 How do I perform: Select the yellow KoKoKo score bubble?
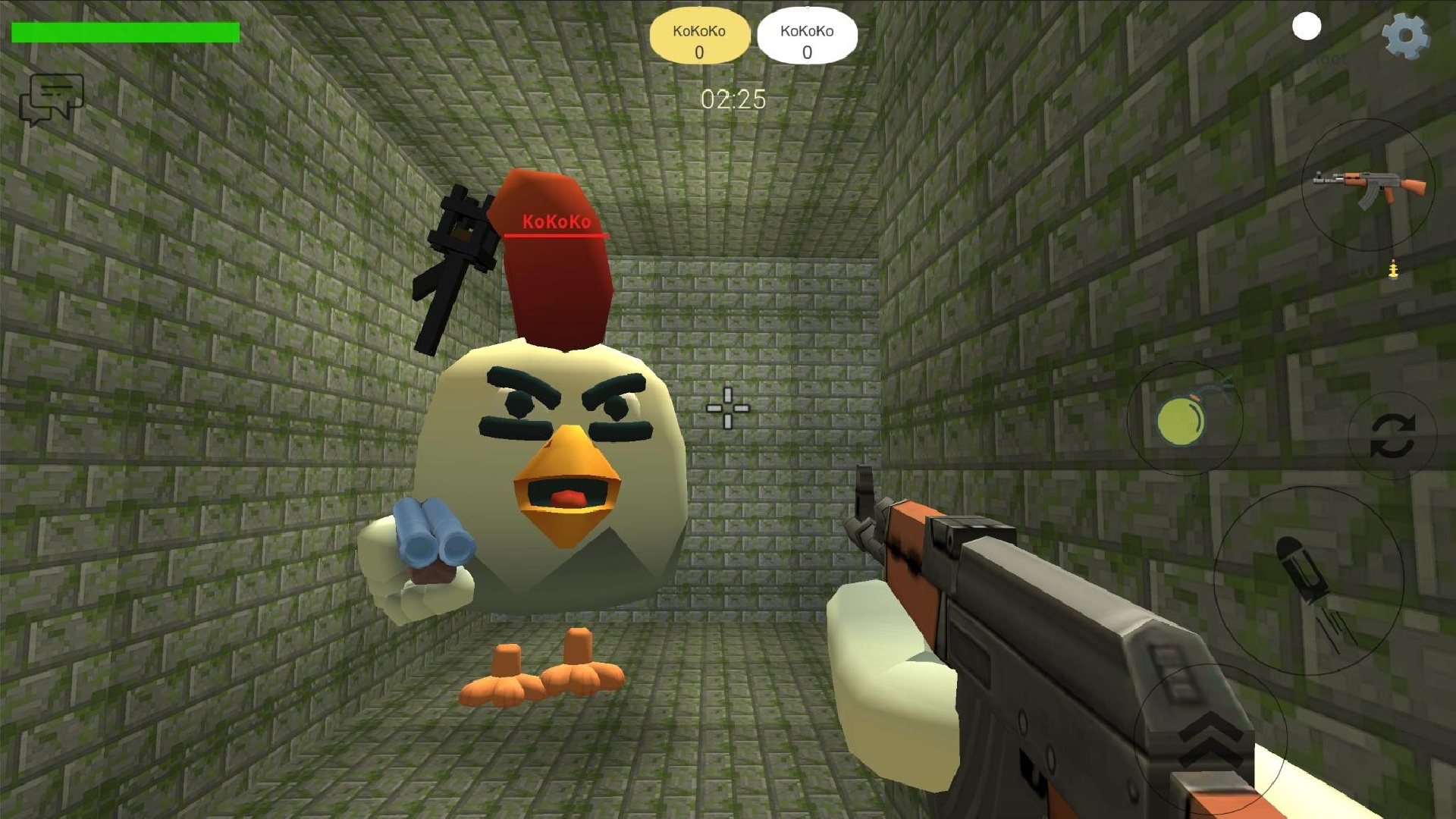(699, 35)
